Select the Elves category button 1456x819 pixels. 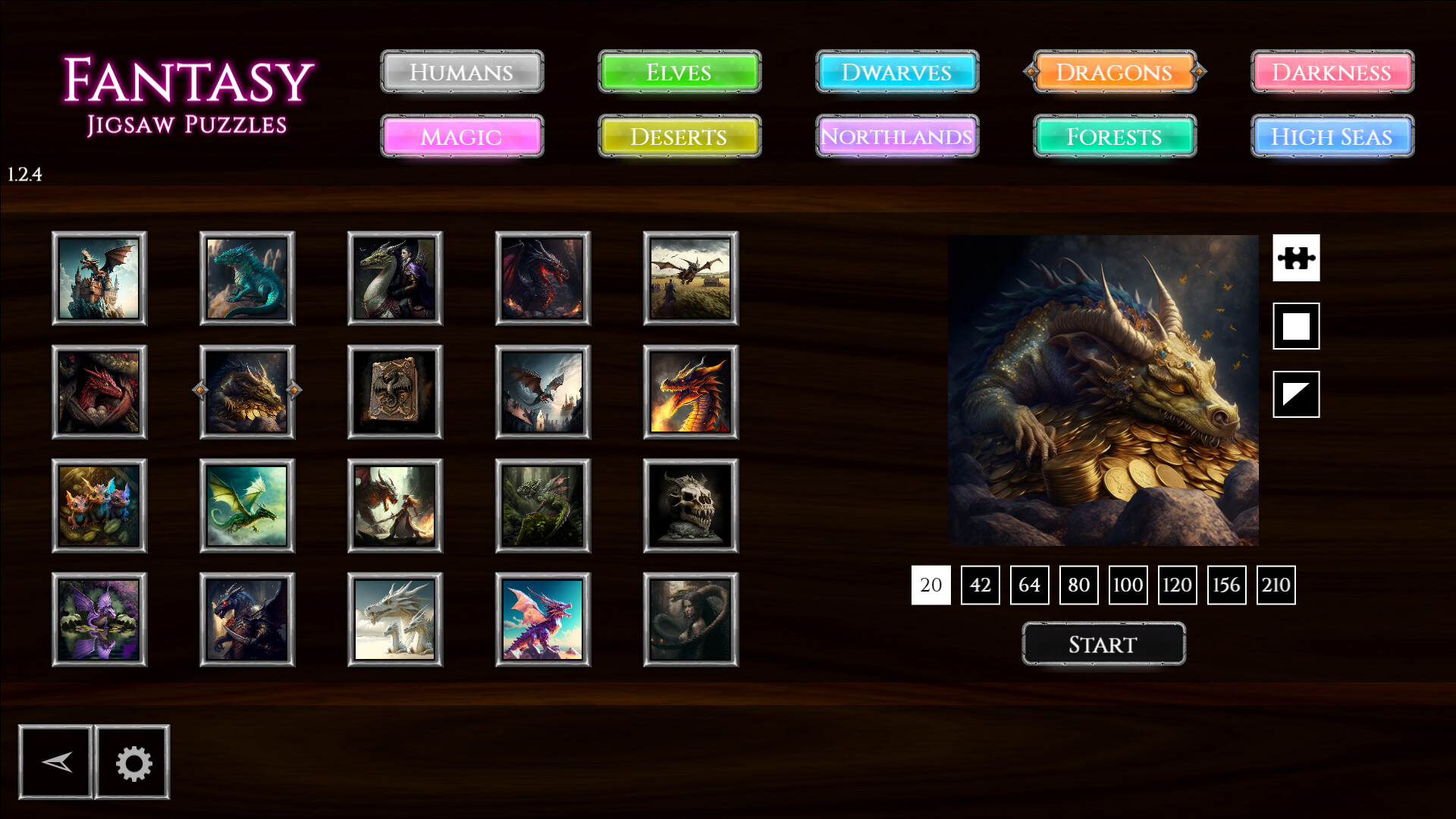[679, 72]
